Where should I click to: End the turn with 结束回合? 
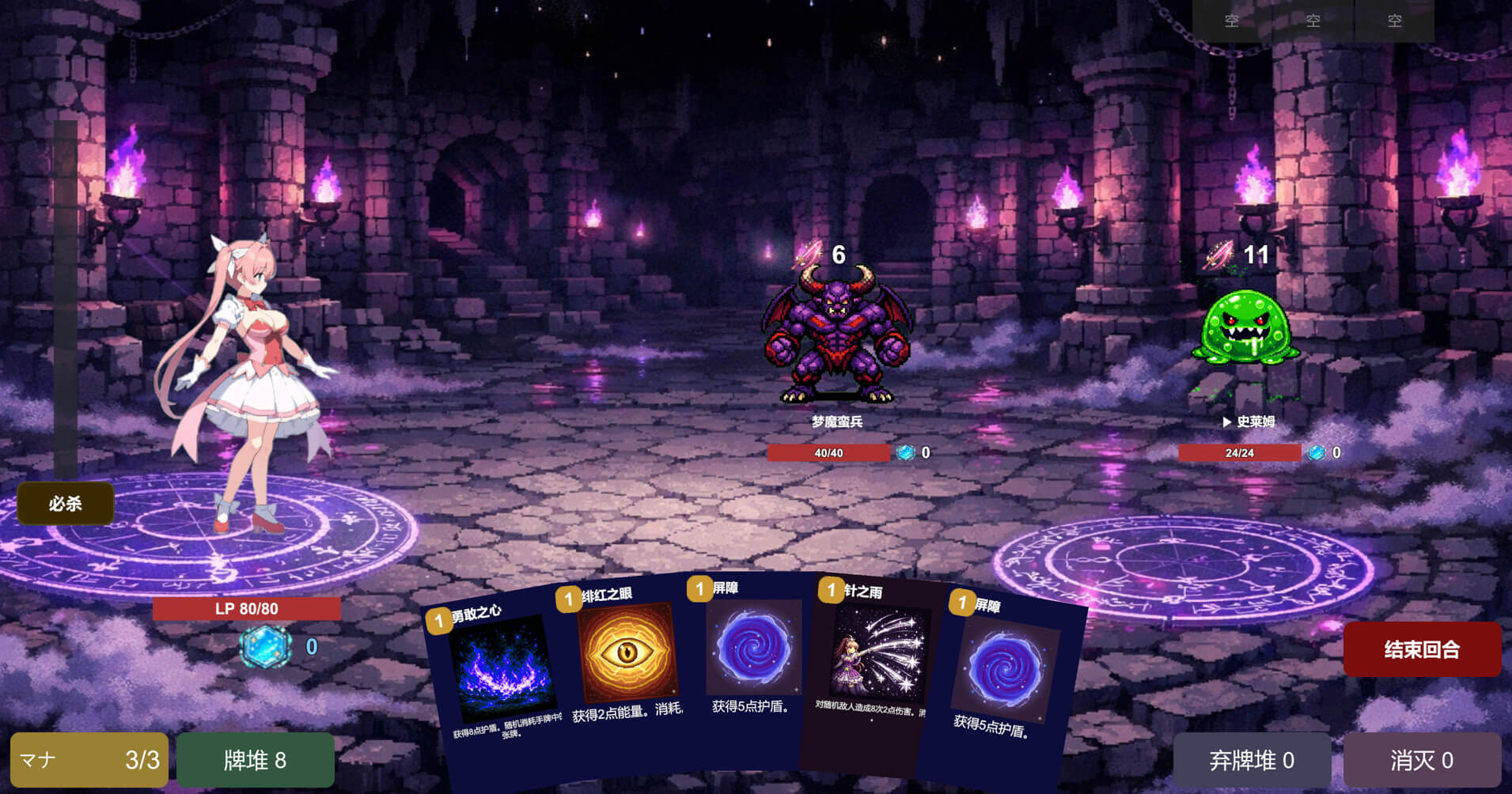pyautogui.click(x=1421, y=649)
